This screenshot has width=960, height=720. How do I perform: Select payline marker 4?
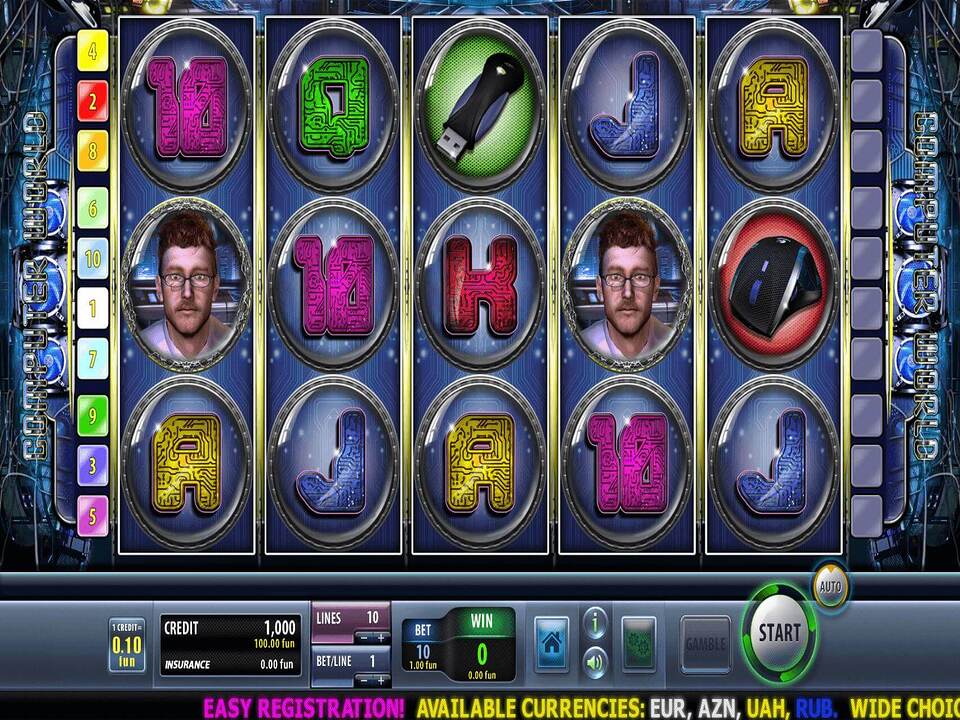coord(93,51)
